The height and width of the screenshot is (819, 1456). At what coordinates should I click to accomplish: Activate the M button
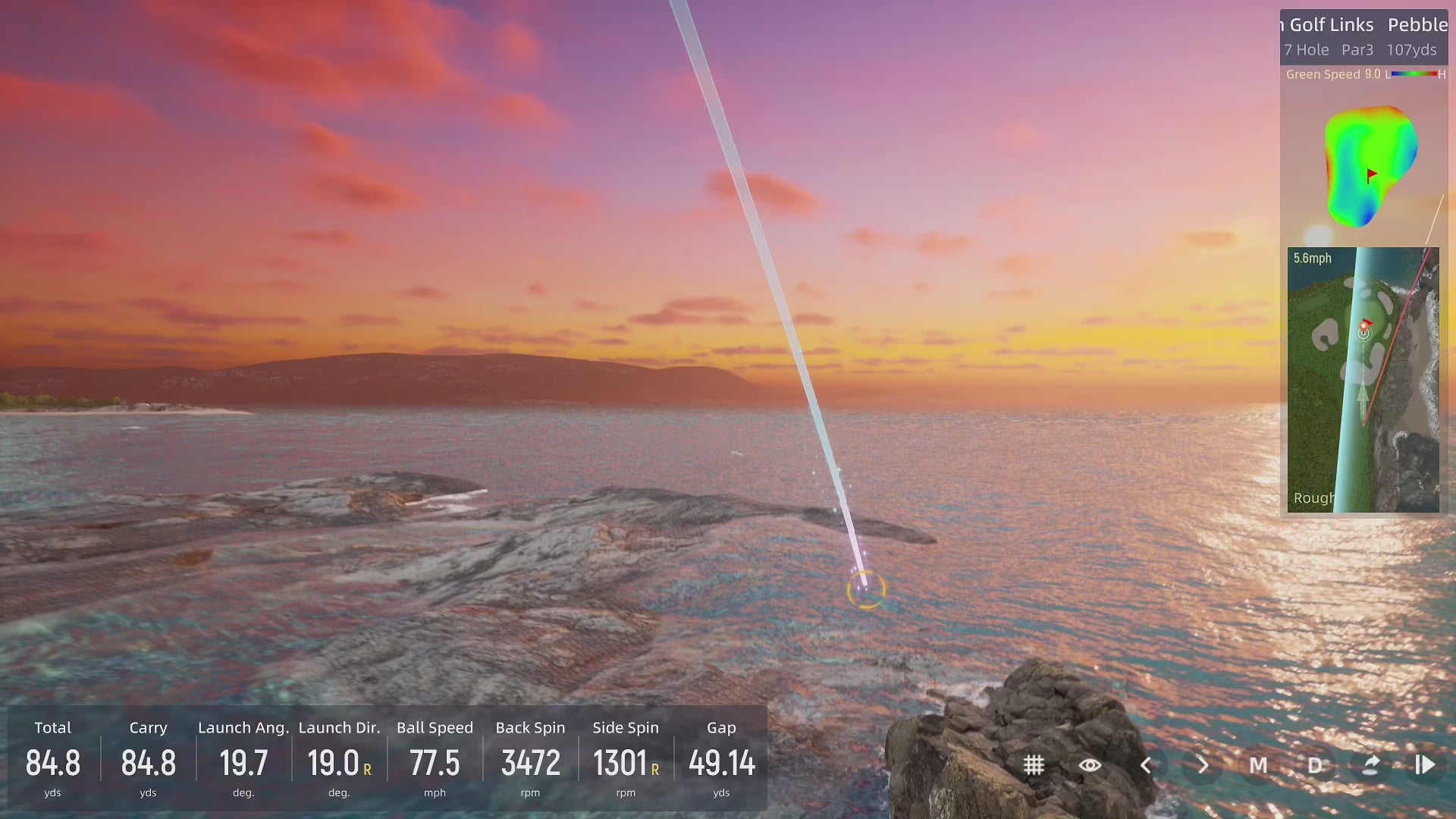(x=1258, y=765)
